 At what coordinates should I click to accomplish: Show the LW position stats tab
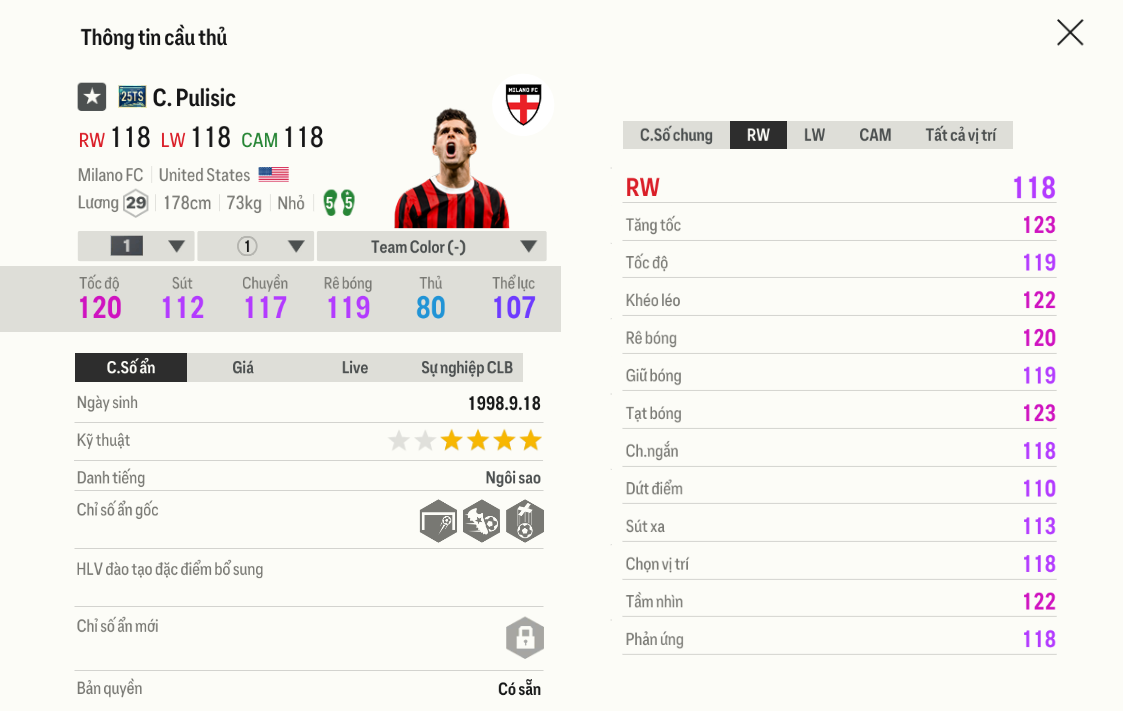814,135
